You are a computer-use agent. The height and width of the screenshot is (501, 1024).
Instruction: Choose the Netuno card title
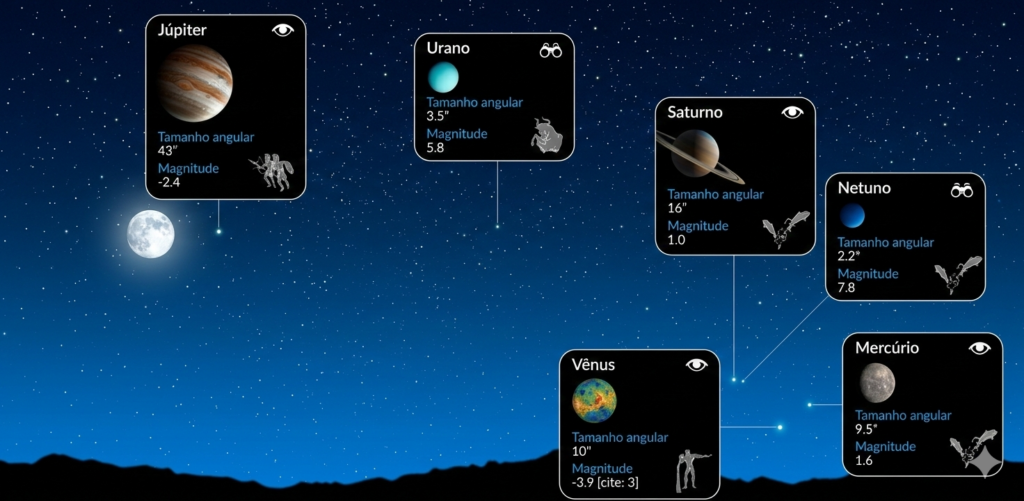(x=864, y=188)
